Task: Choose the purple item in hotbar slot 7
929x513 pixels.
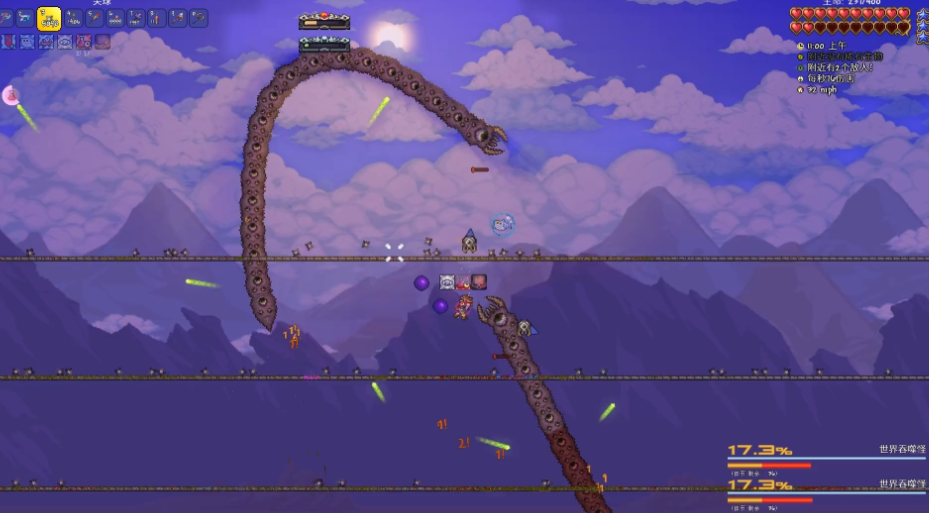Action: (136, 18)
